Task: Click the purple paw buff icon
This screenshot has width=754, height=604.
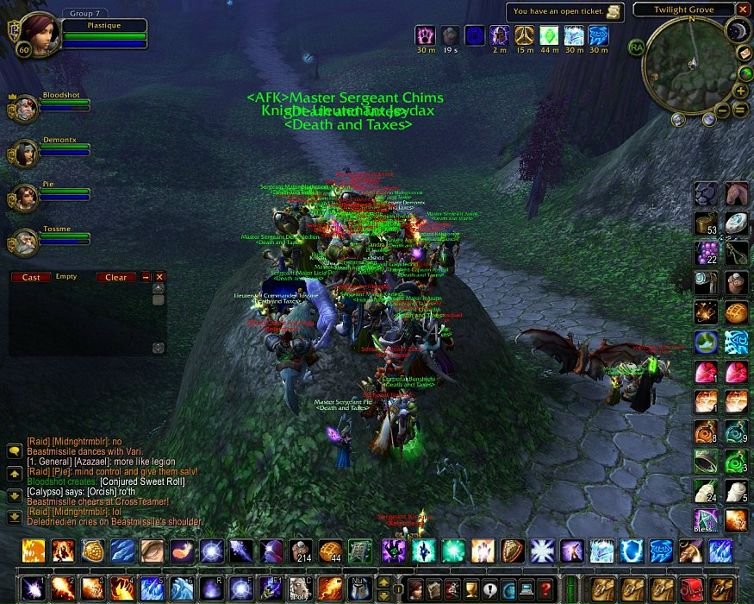Action: (425, 35)
